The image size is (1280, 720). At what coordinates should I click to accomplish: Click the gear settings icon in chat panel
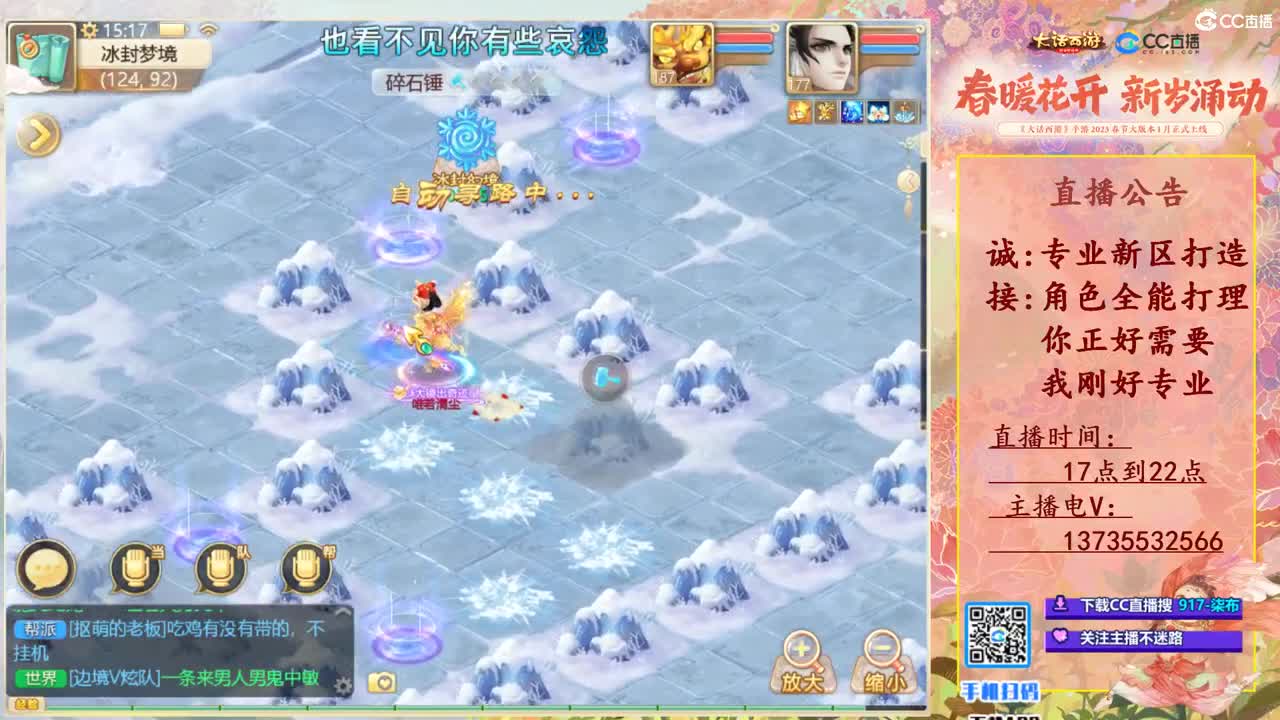click(345, 687)
